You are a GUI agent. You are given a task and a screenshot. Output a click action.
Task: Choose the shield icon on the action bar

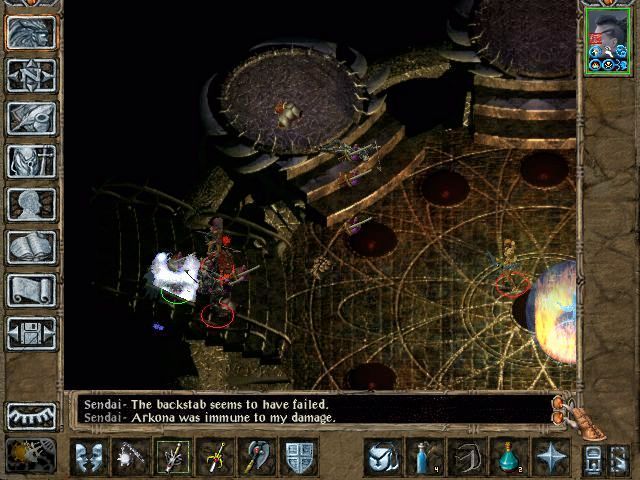point(301,456)
